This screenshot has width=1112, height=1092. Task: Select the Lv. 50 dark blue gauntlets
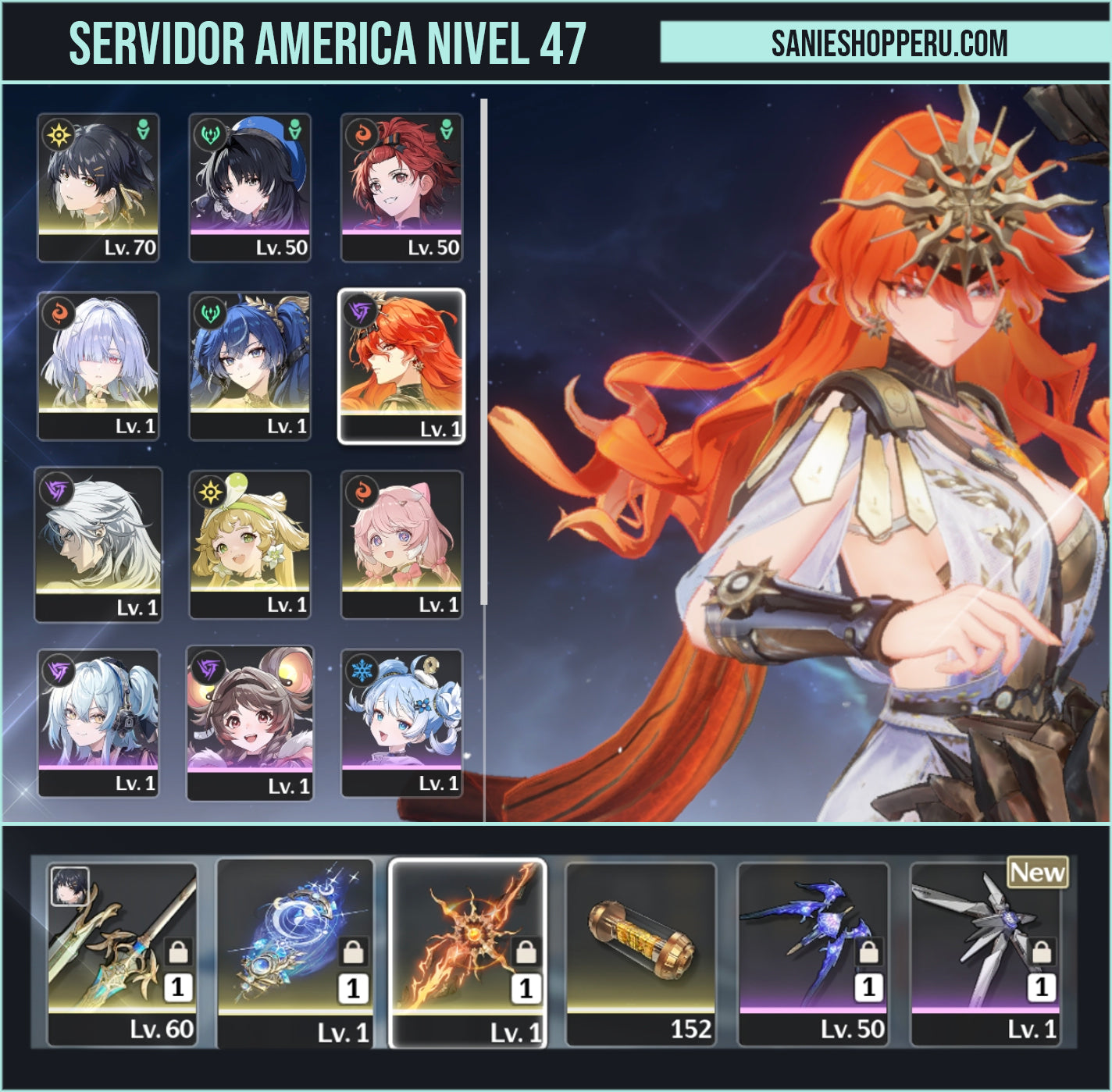(813, 953)
